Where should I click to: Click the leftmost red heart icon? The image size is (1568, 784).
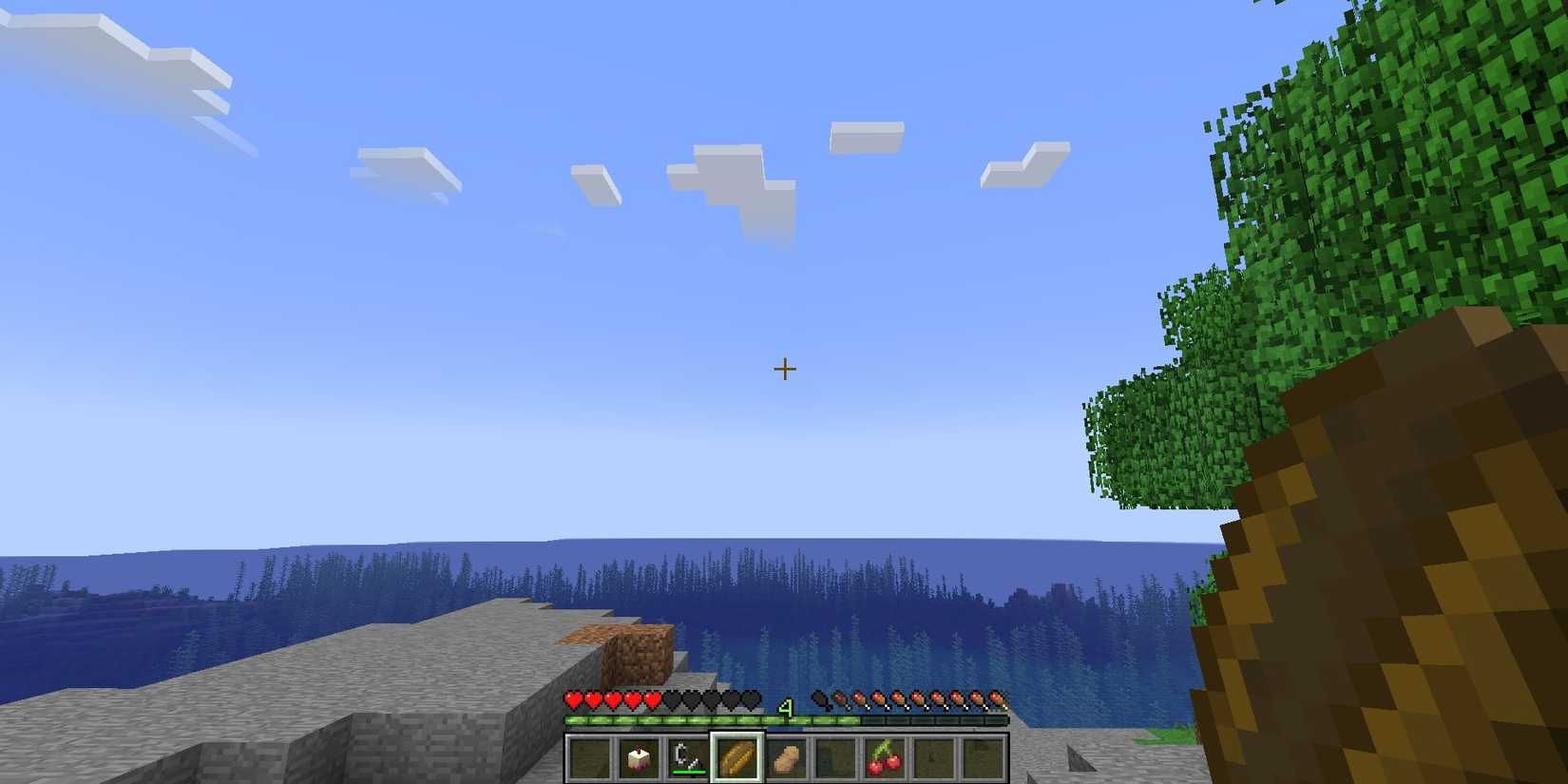click(574, 699)
